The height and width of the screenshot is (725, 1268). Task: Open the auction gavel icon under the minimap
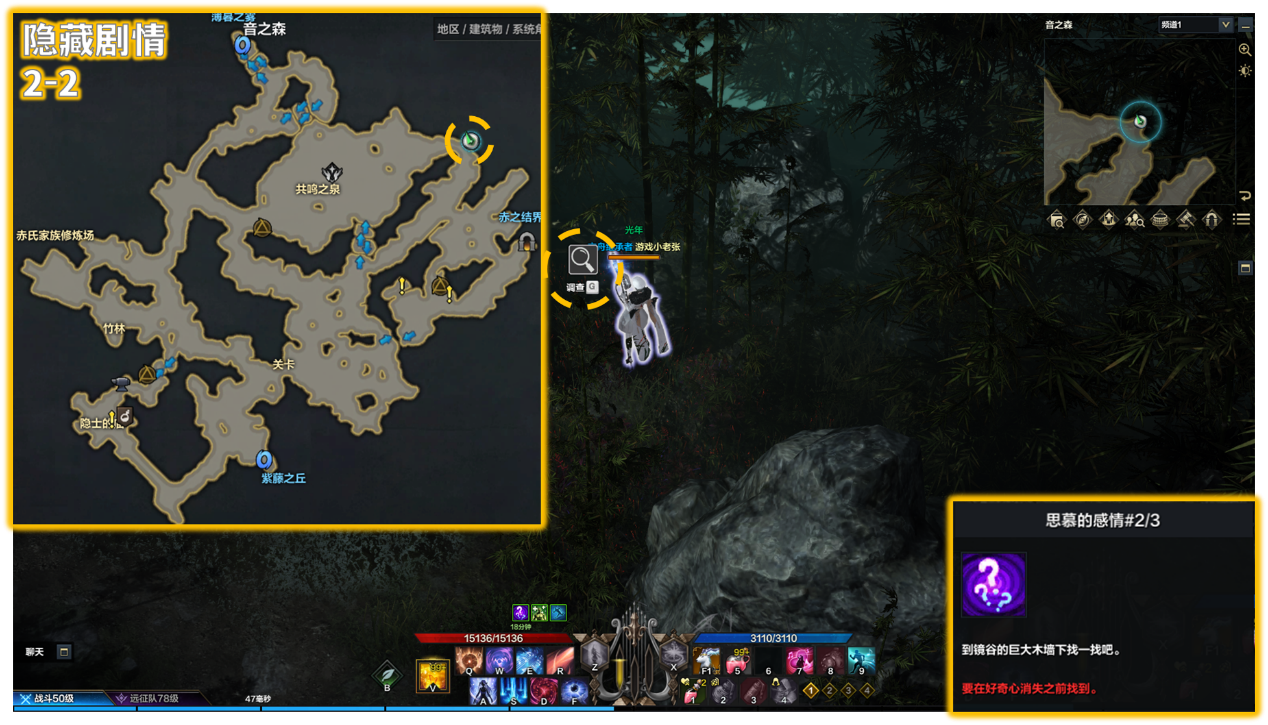coord(1185,219)
